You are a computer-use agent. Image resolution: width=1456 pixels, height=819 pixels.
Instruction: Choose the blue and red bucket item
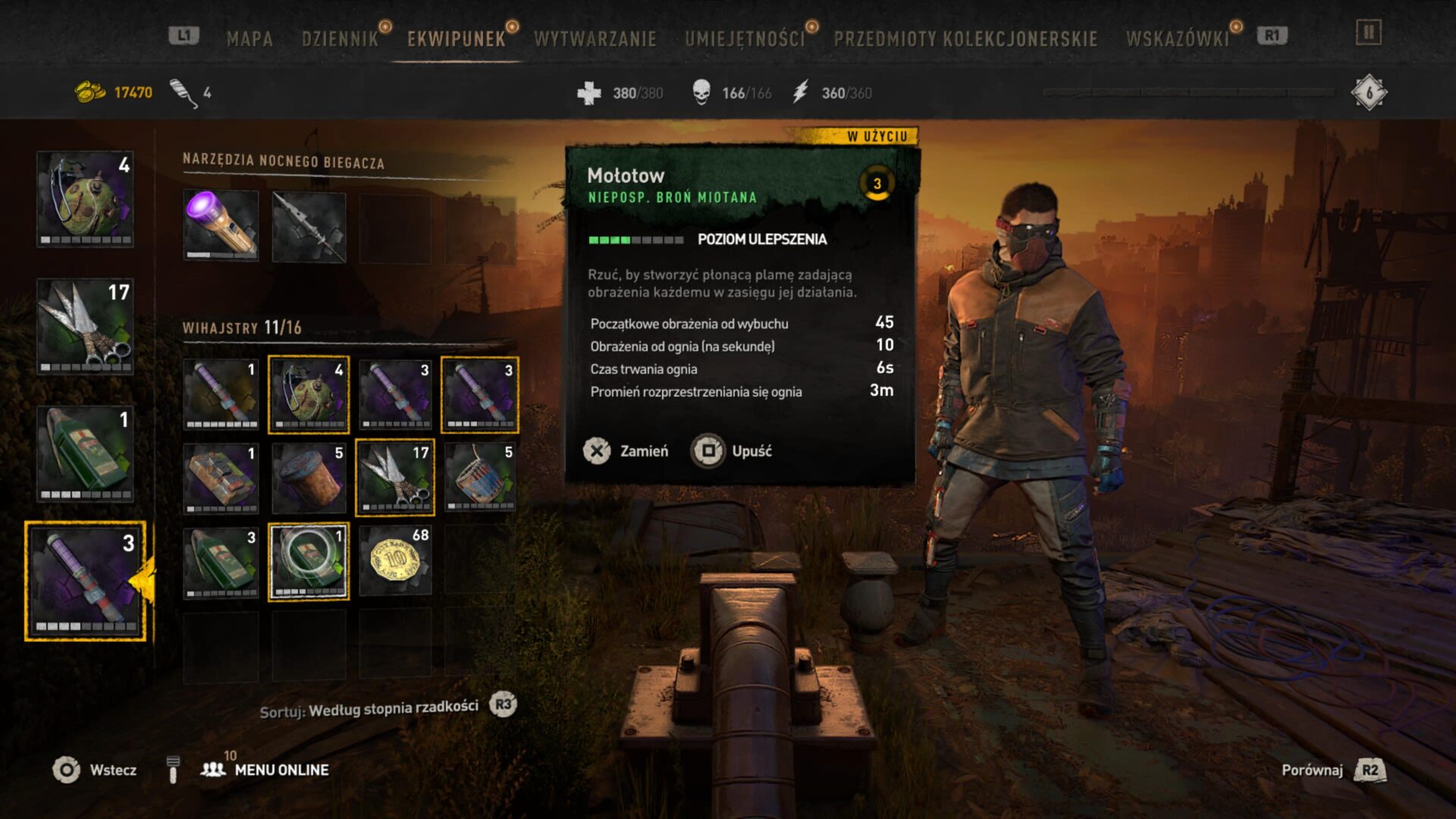pos(480,478)
